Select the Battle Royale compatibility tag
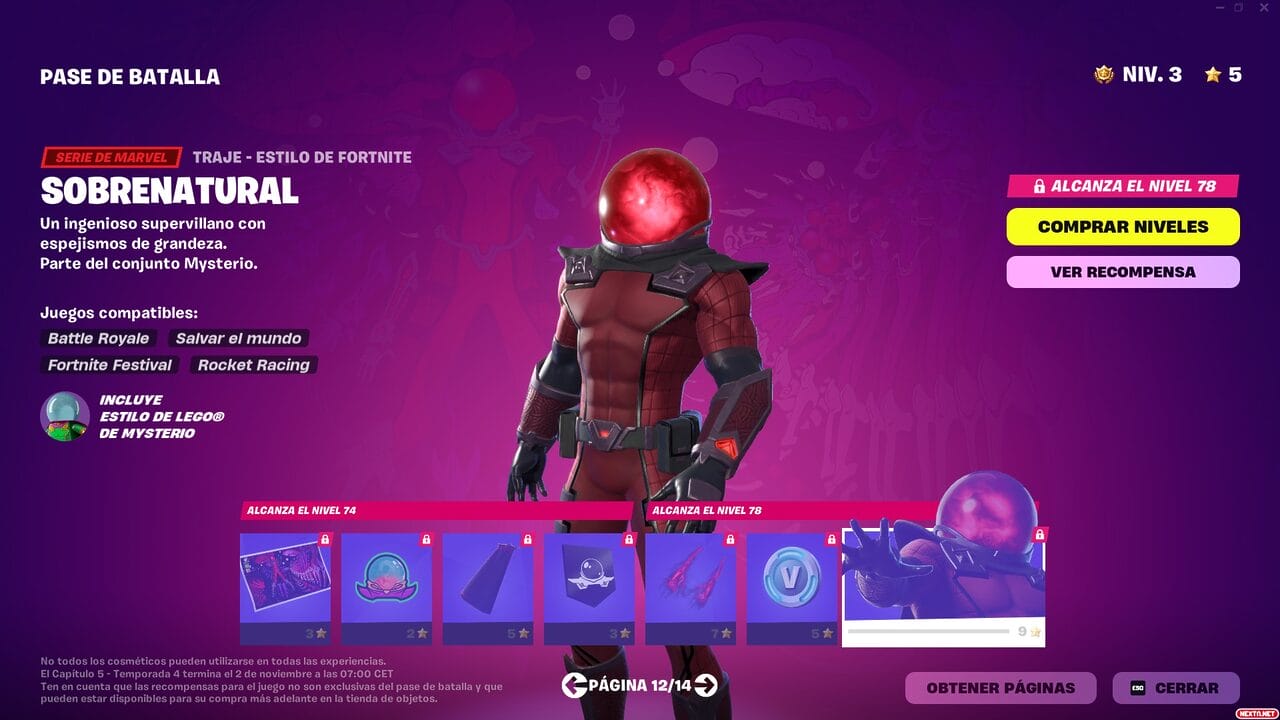 [x=97, y=338]
